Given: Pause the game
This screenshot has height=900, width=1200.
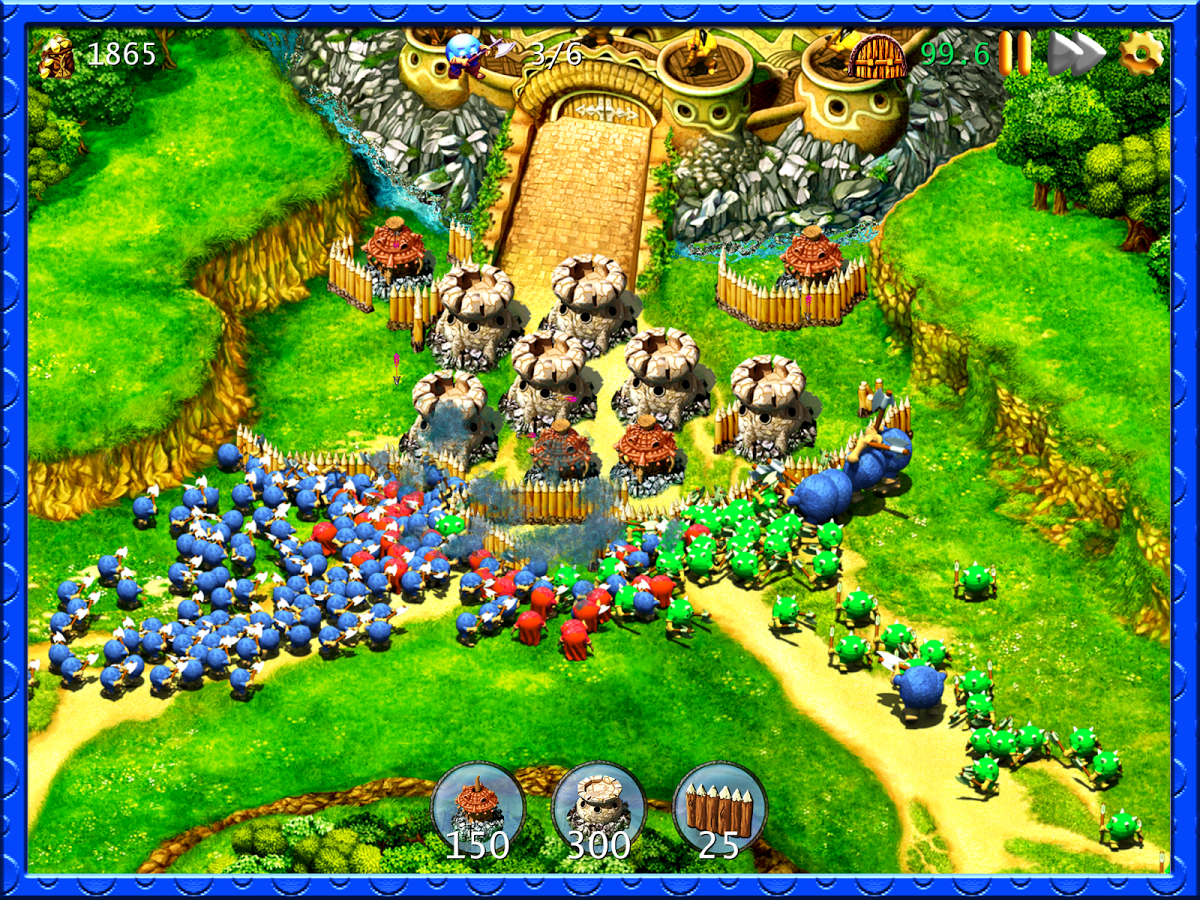Looking at the screenshot, I should [x=1015, y=52].
